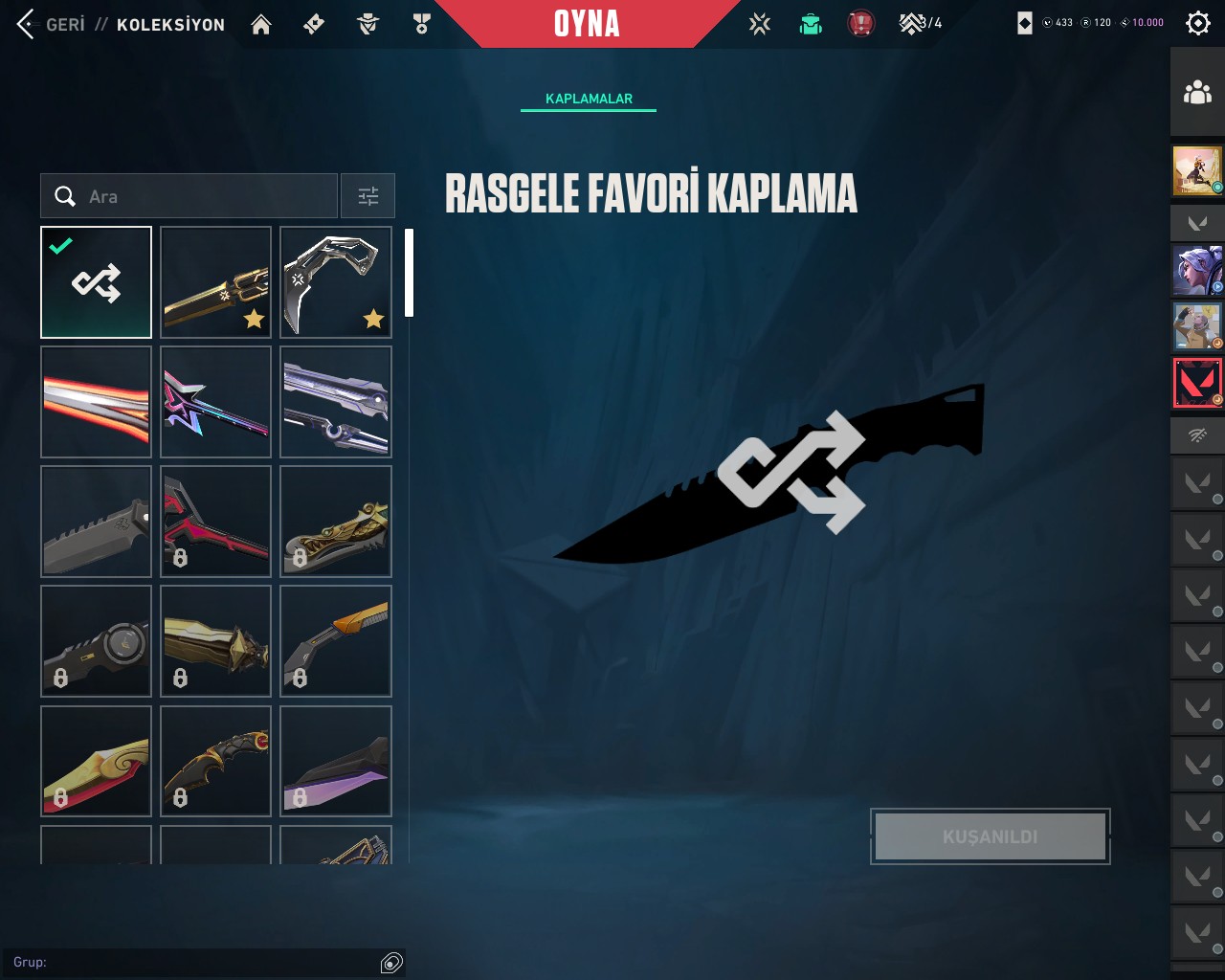This screenshot has width=1225, height=980.
Task: Select the white karambit skin
Action: coord(336,282)
